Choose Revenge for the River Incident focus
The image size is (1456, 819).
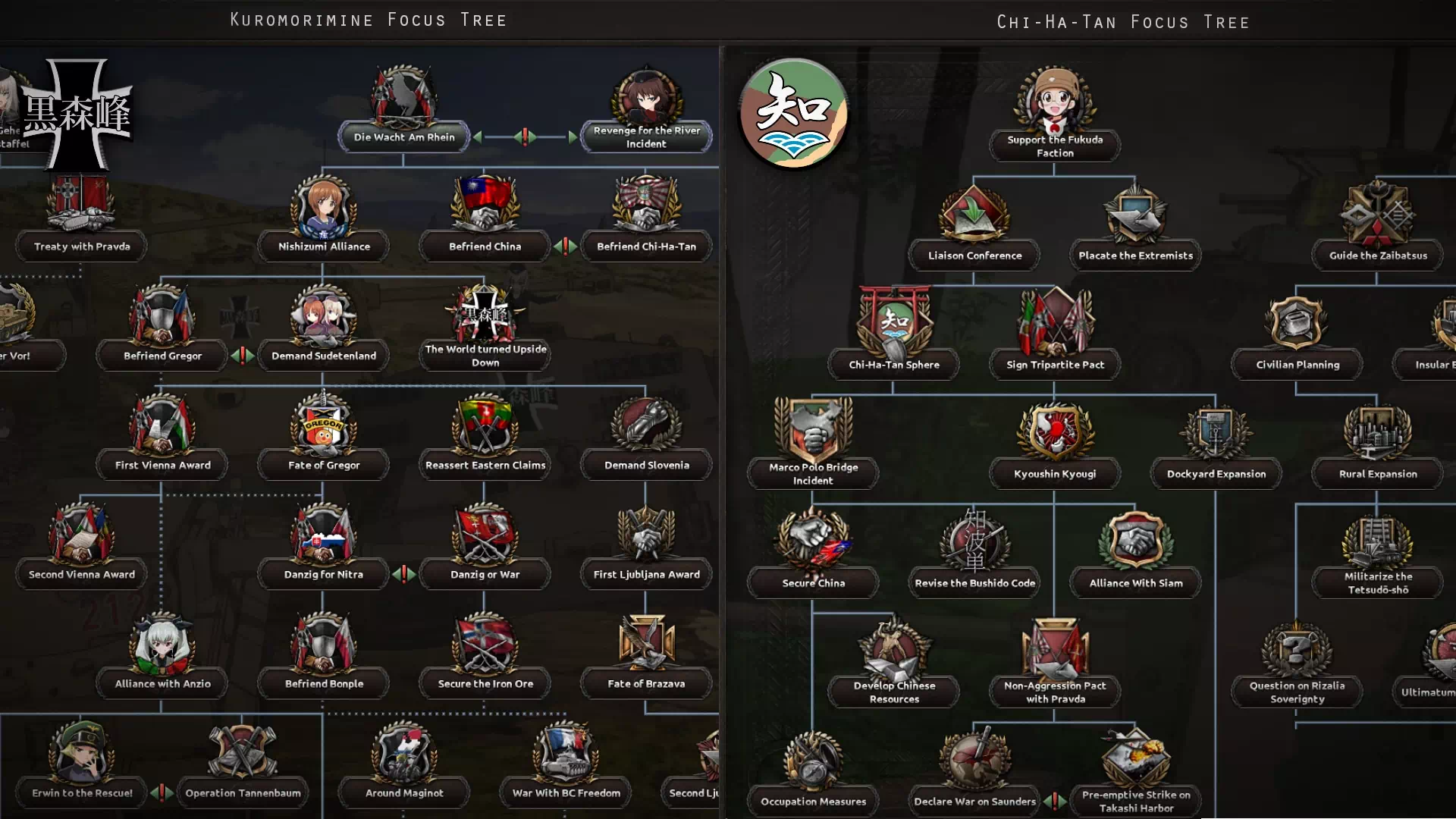coord(646,137)
